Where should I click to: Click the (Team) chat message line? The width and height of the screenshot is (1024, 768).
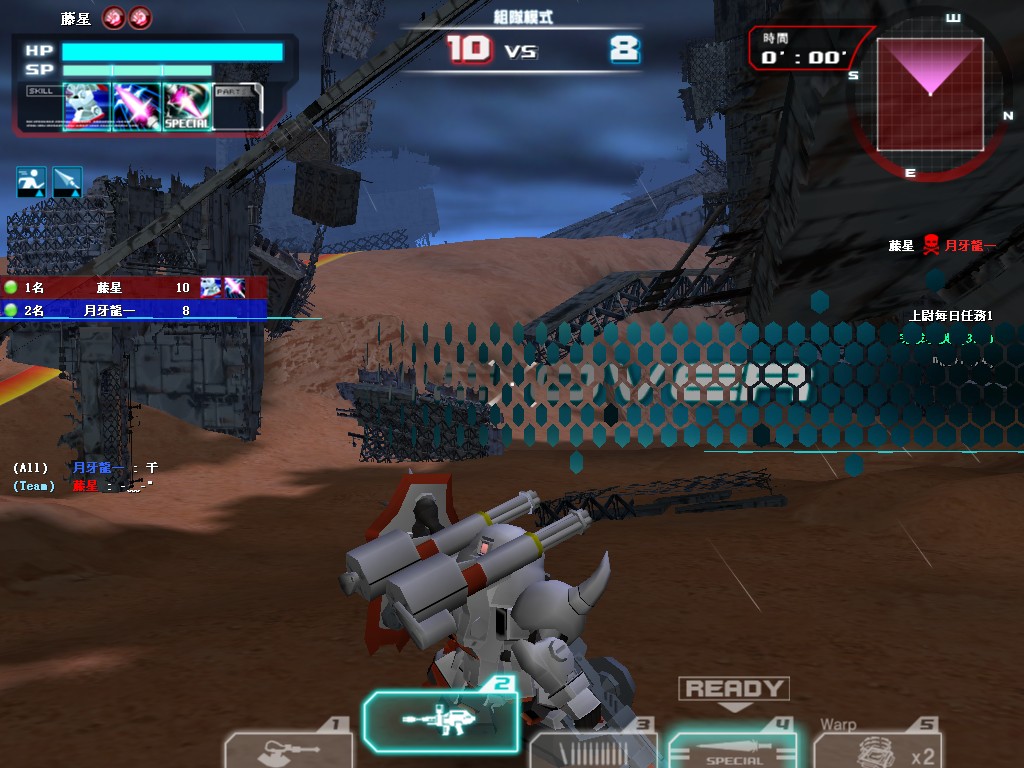click(x=83, y=485)
